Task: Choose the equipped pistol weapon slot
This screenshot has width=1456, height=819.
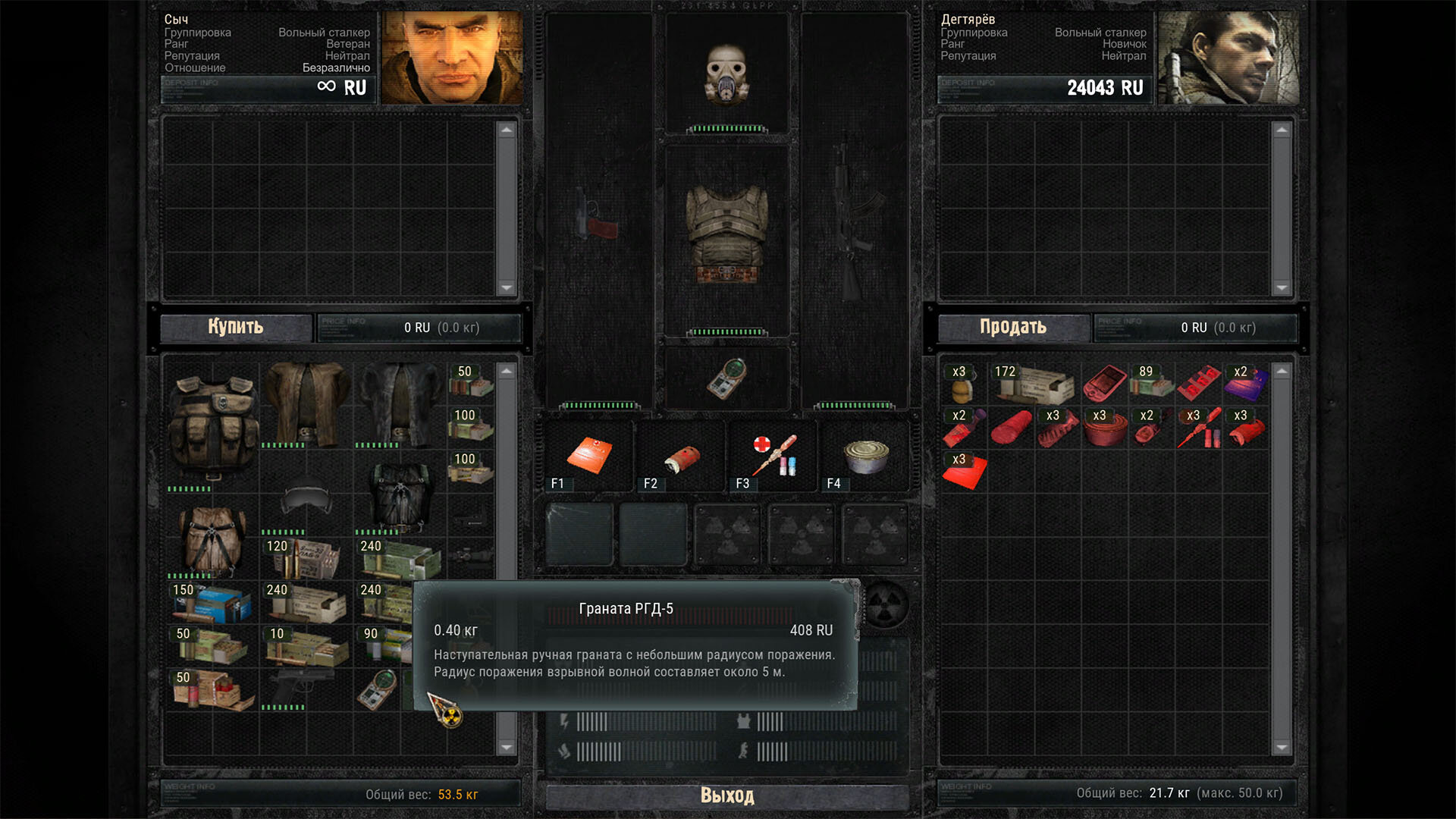Action: (x=597, y=215)
